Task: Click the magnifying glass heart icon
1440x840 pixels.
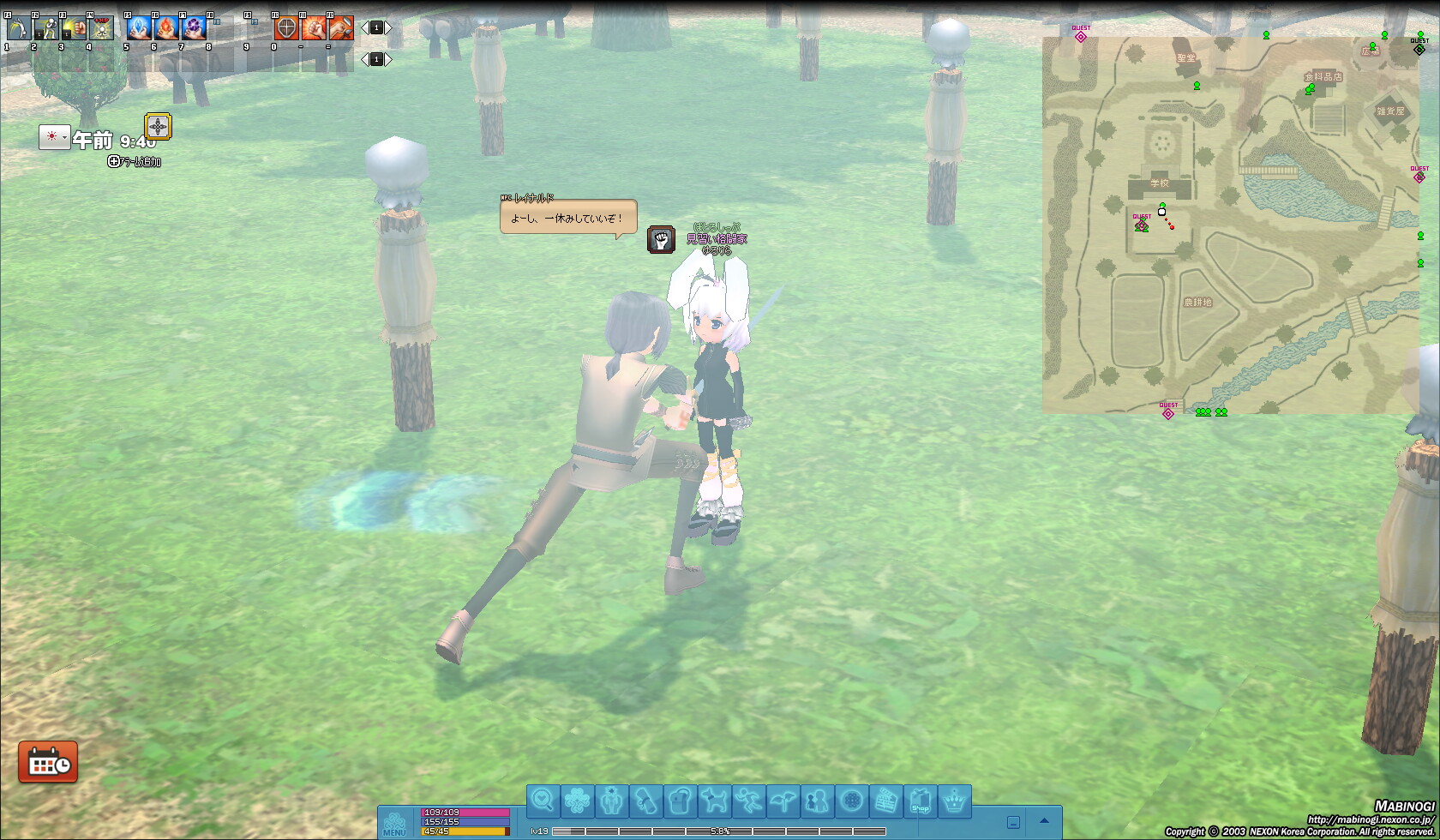Action: (x=543, y=801)
